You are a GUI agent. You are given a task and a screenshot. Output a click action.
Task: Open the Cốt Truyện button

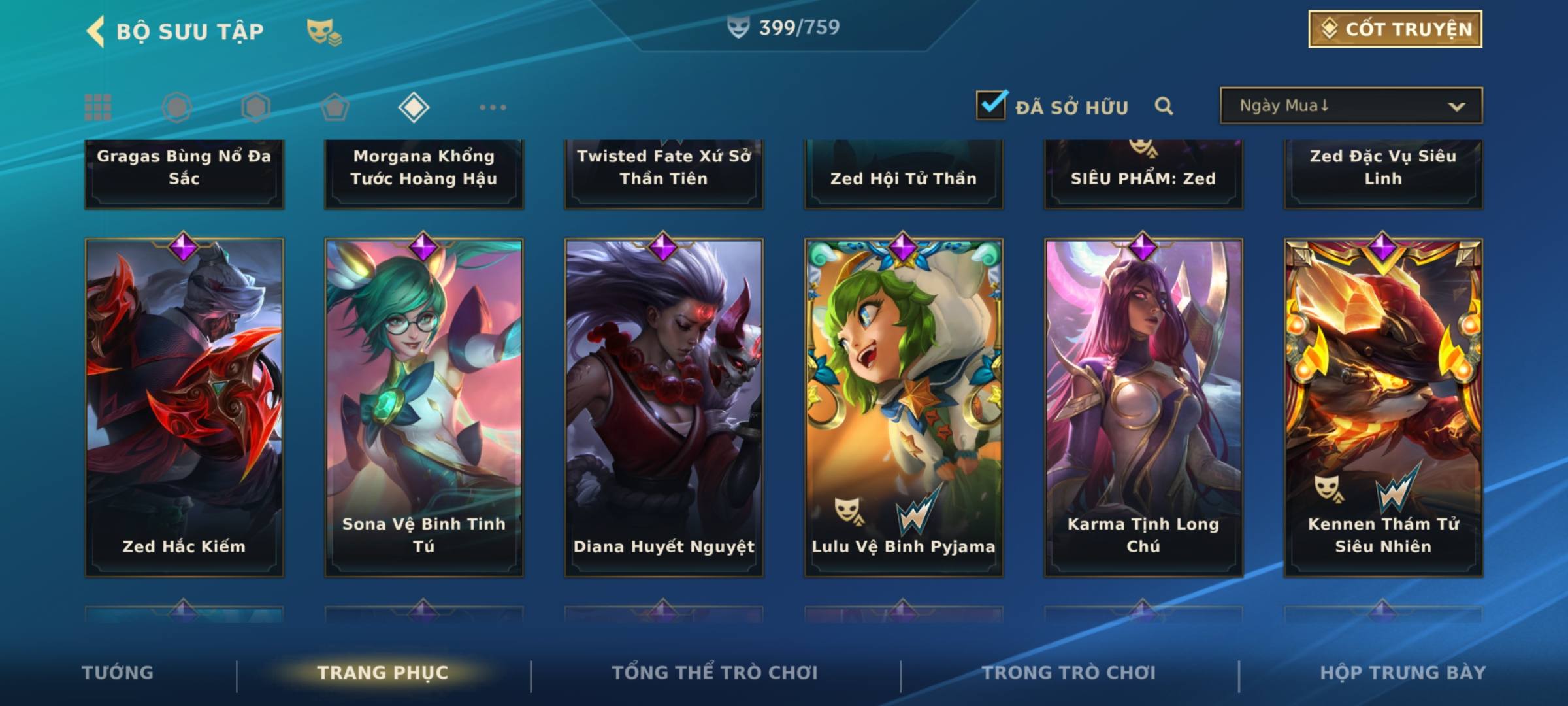pyautogui.click(x=1395, y=29)
